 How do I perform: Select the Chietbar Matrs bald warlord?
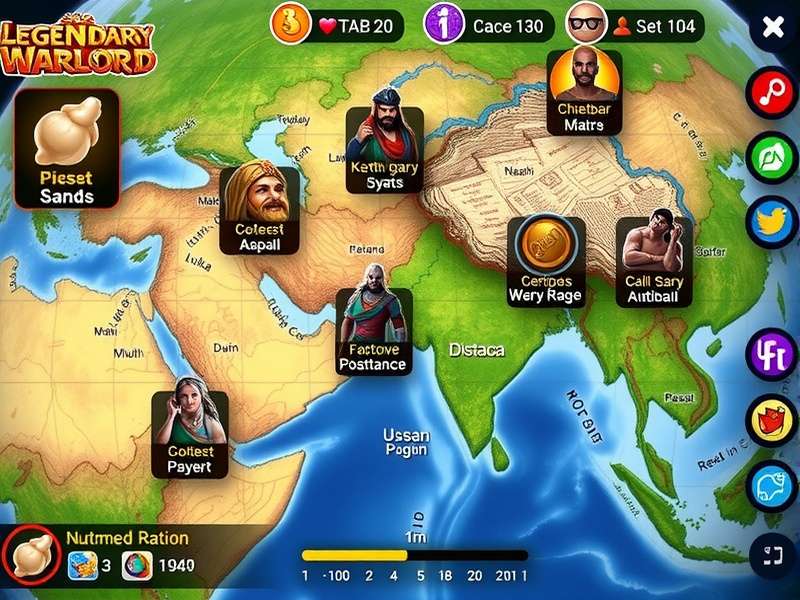click(x=584, y=92)
